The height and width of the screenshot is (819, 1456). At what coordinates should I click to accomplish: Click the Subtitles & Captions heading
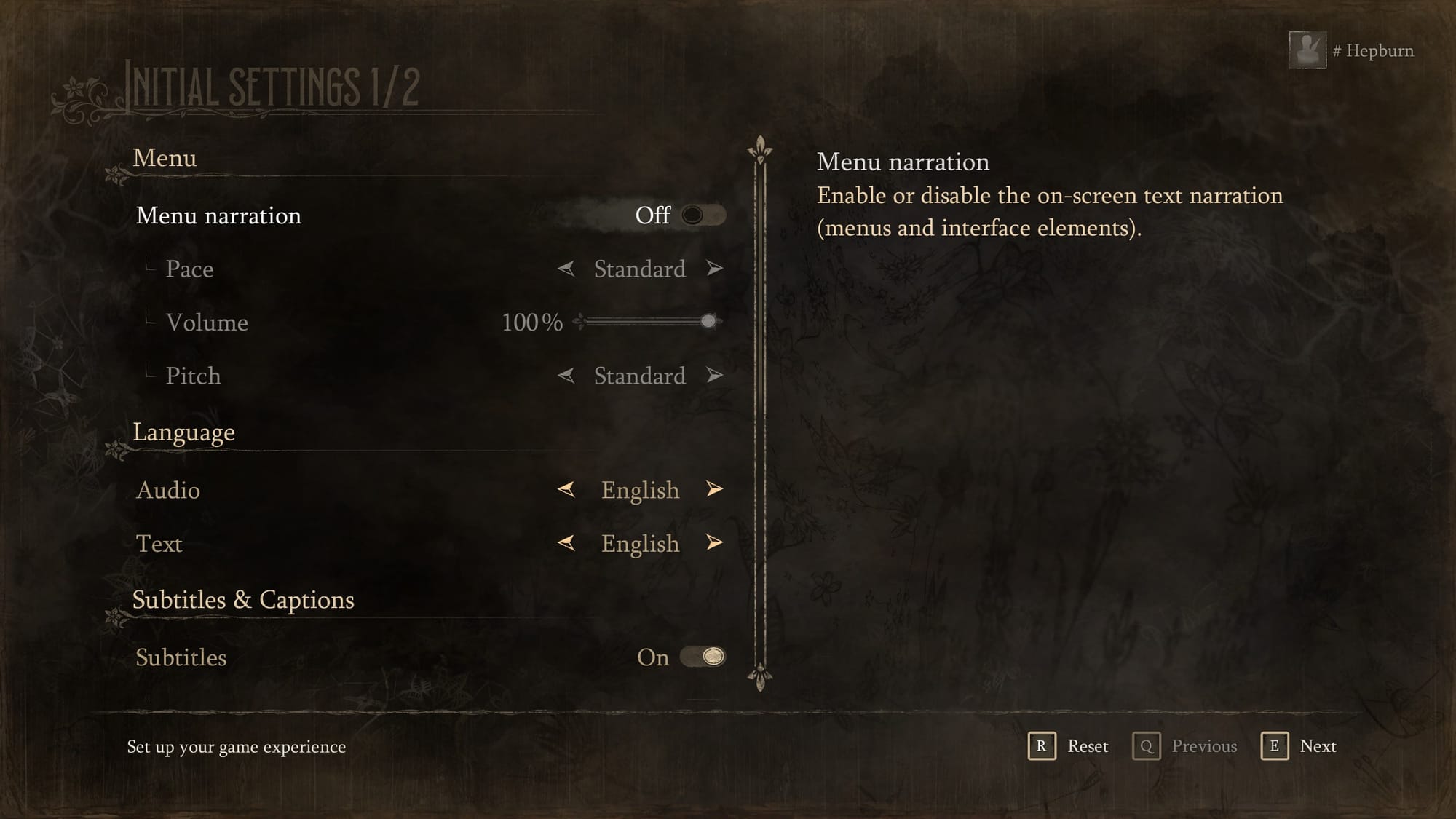pos(243,600)
